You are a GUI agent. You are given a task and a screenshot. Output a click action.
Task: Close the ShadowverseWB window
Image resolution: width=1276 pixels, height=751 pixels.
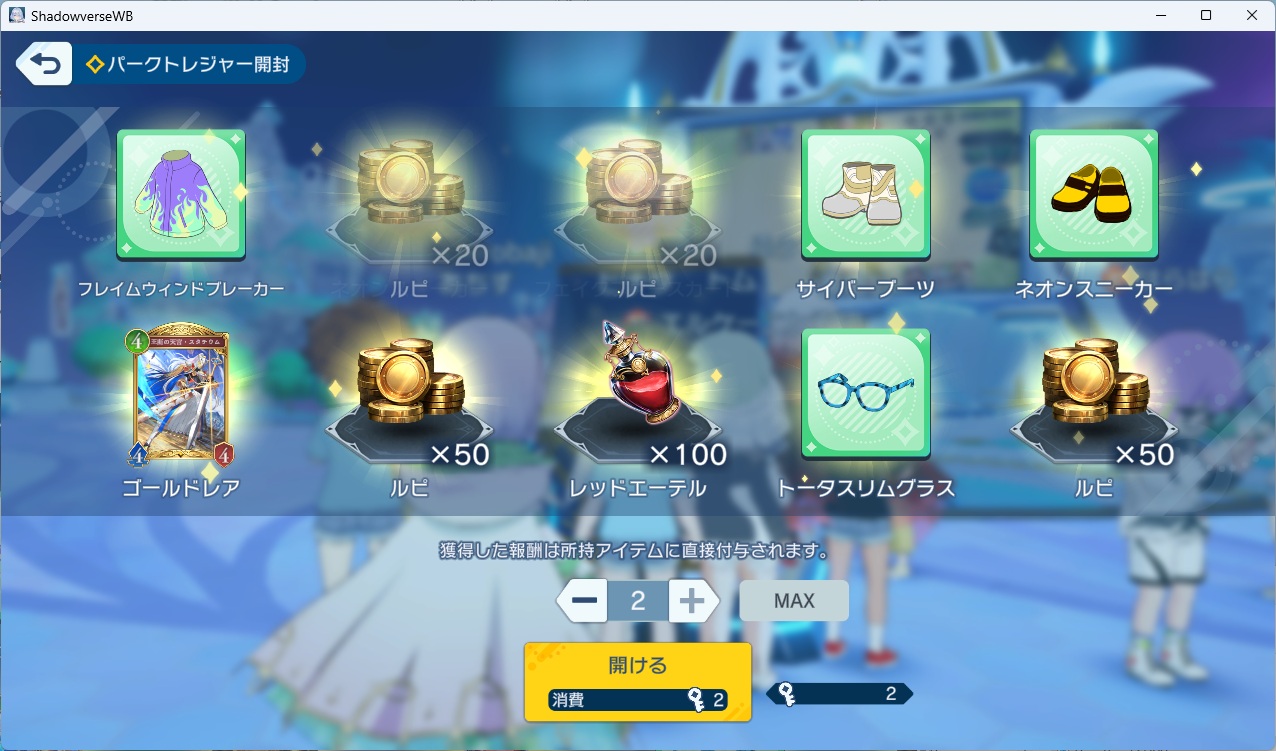1252,15
